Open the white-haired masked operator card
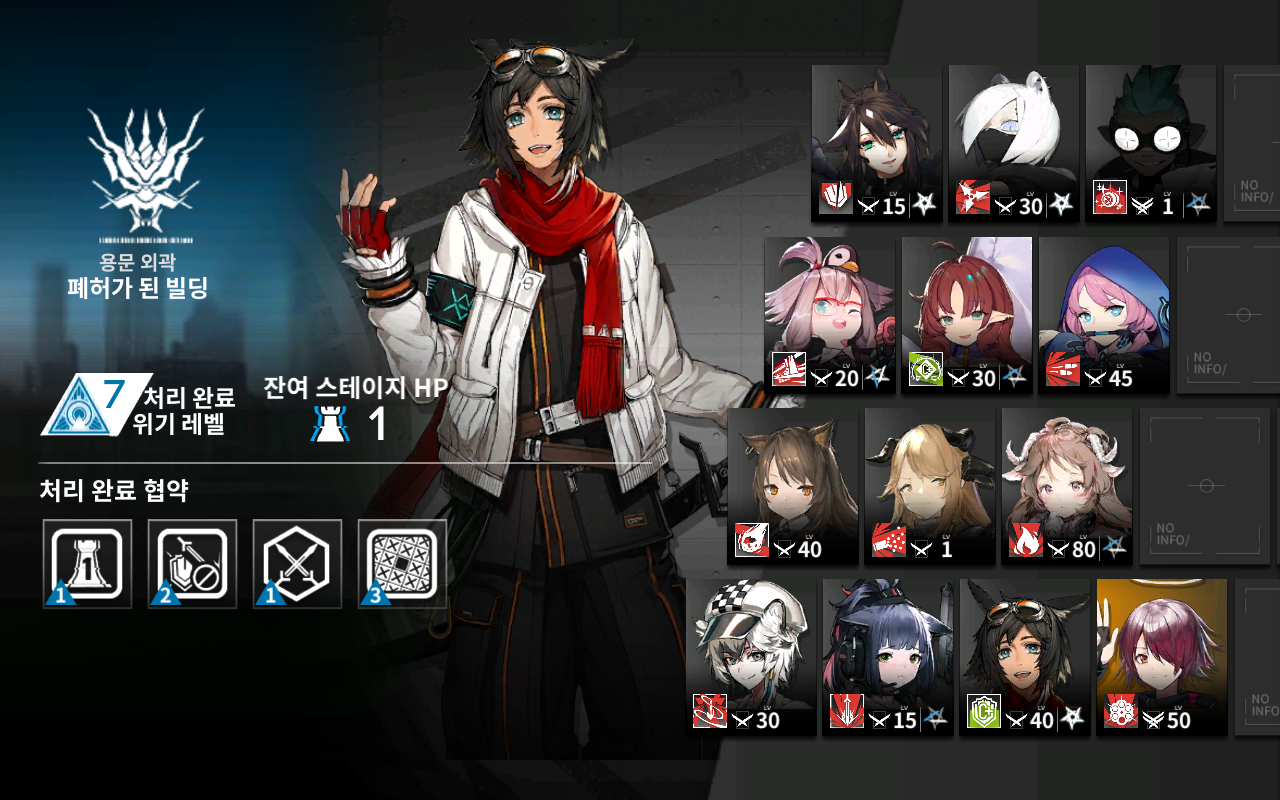 pyautogui.click(x=1013, y=142)
